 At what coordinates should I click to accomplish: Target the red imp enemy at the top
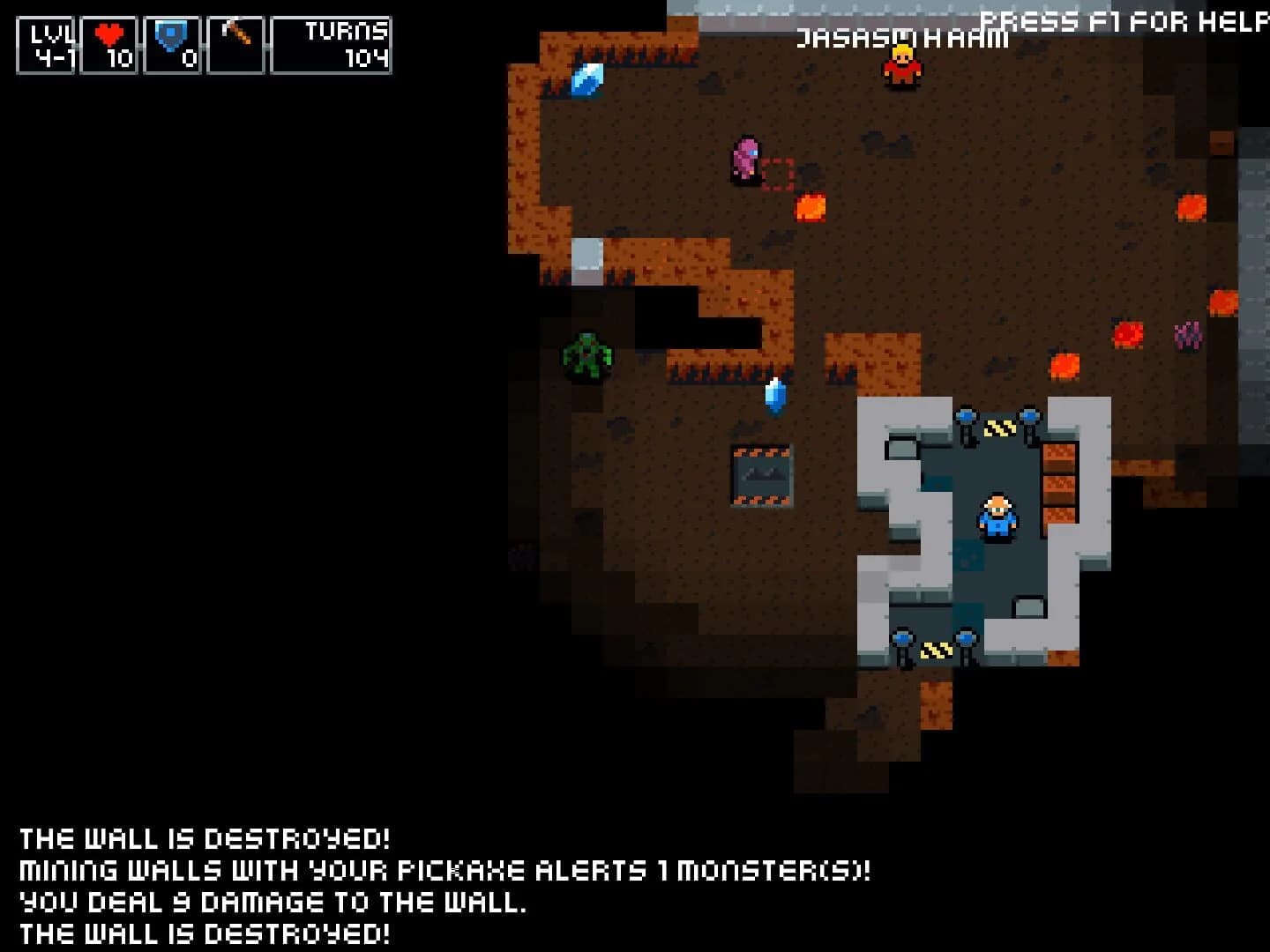[x=901, y=66]
